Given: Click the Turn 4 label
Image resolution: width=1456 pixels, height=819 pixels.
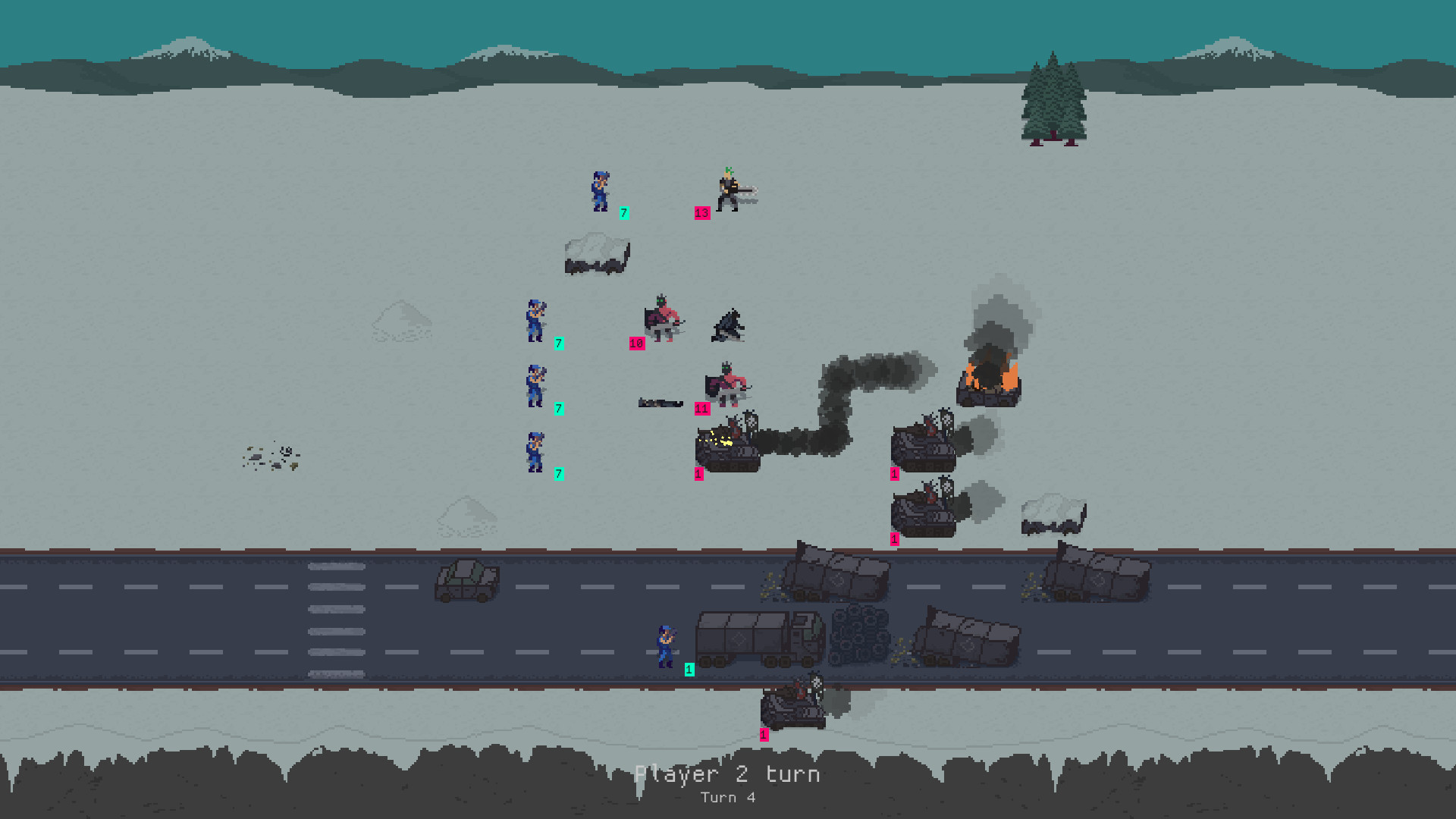Looking at the screenshot, I should point(728,797).
